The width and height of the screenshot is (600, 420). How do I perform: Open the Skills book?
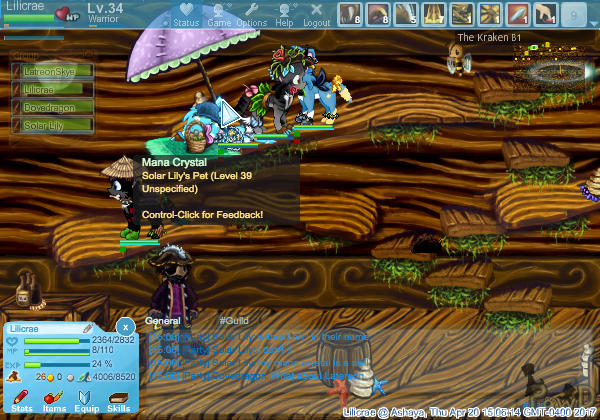[119, 401]
